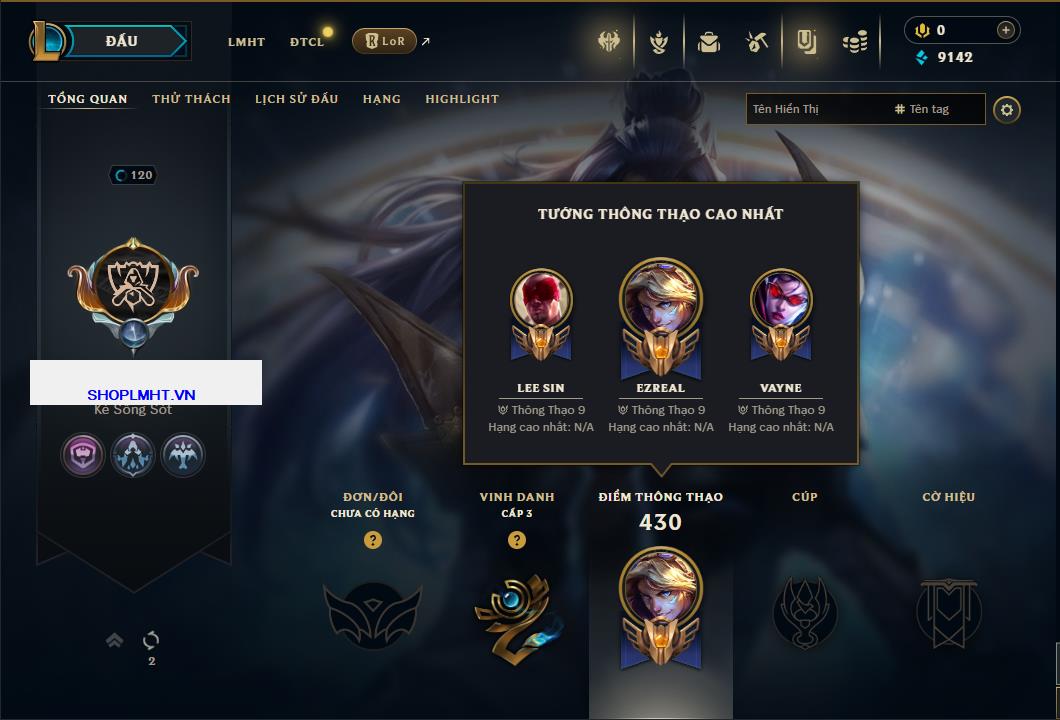The width and height of the screenshot is (1060, 720).
Task: Start a match with the ĐẤU button
Action: (x=121, y=41)
